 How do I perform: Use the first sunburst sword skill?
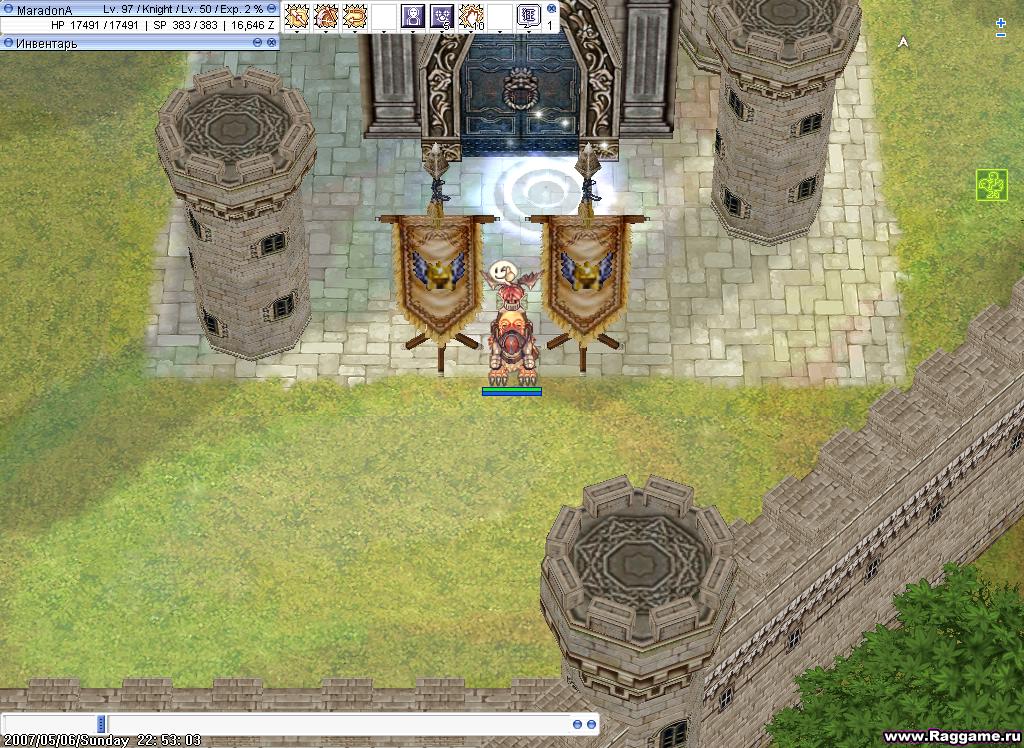point(296,16)
